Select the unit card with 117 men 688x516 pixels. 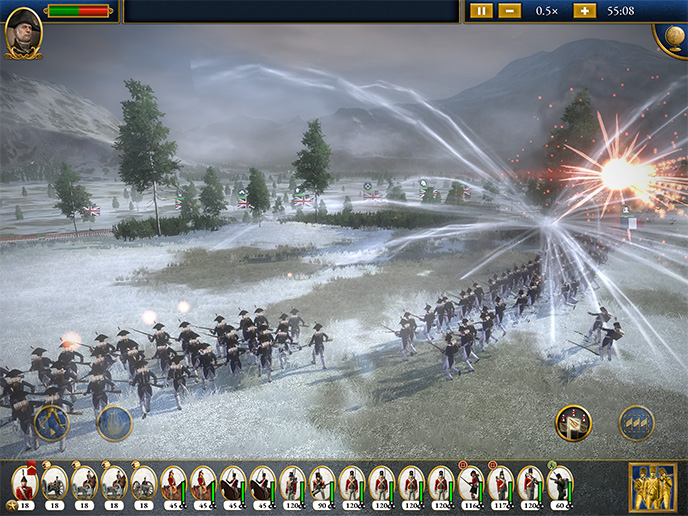pyautogui.click(x=500, y=484)
